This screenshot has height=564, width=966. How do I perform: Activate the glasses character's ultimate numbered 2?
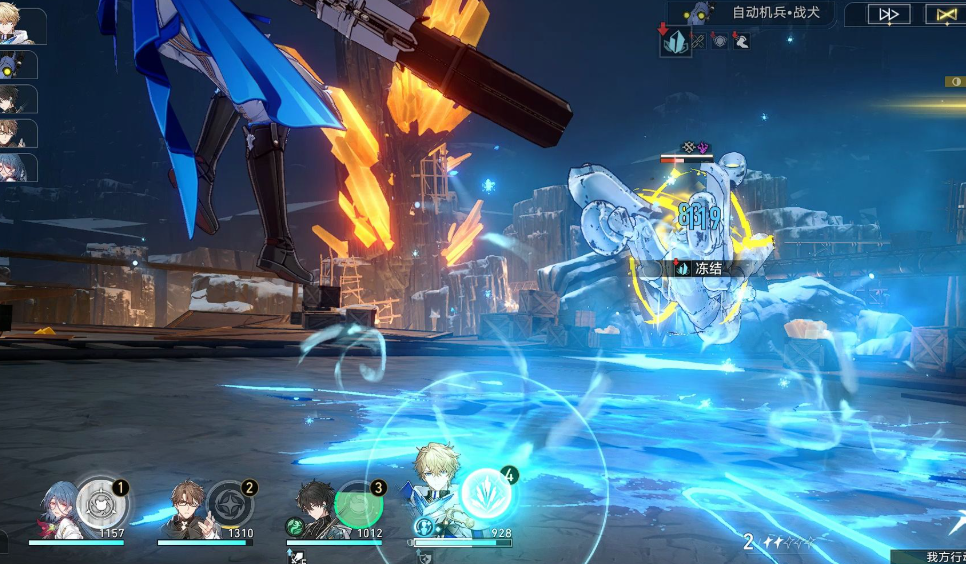tap(229, 503)
